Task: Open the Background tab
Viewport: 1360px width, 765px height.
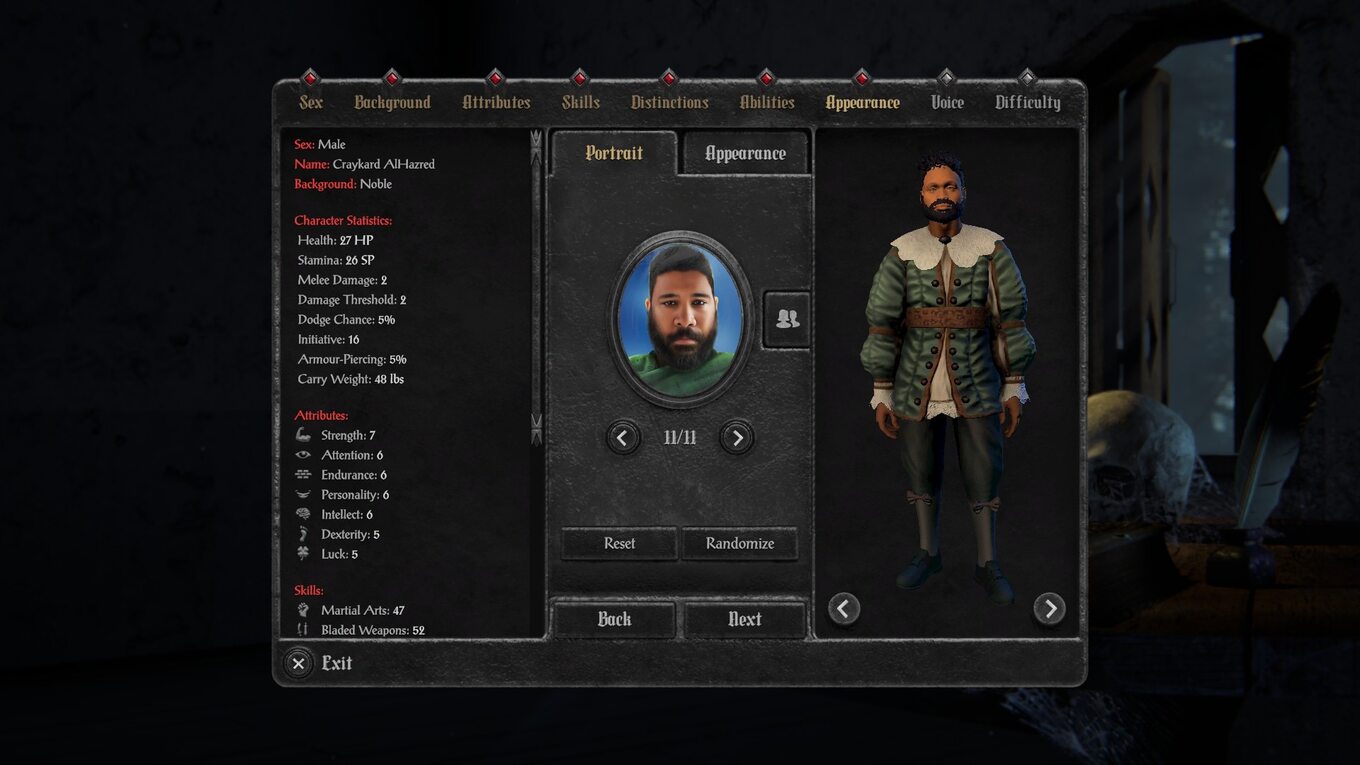Action: 392,102
